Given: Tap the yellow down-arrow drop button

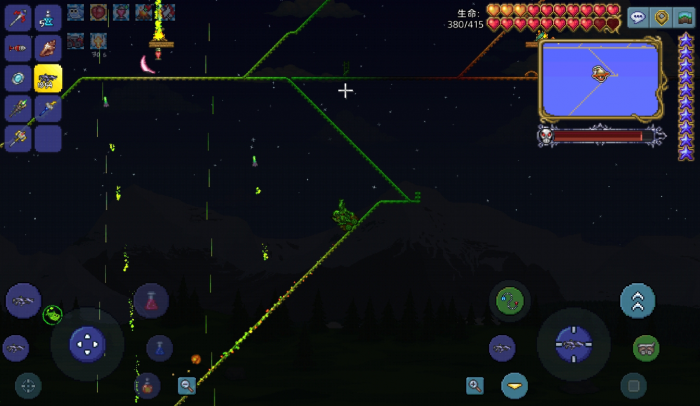Looking at the screenshot, I should click(514, 385).
